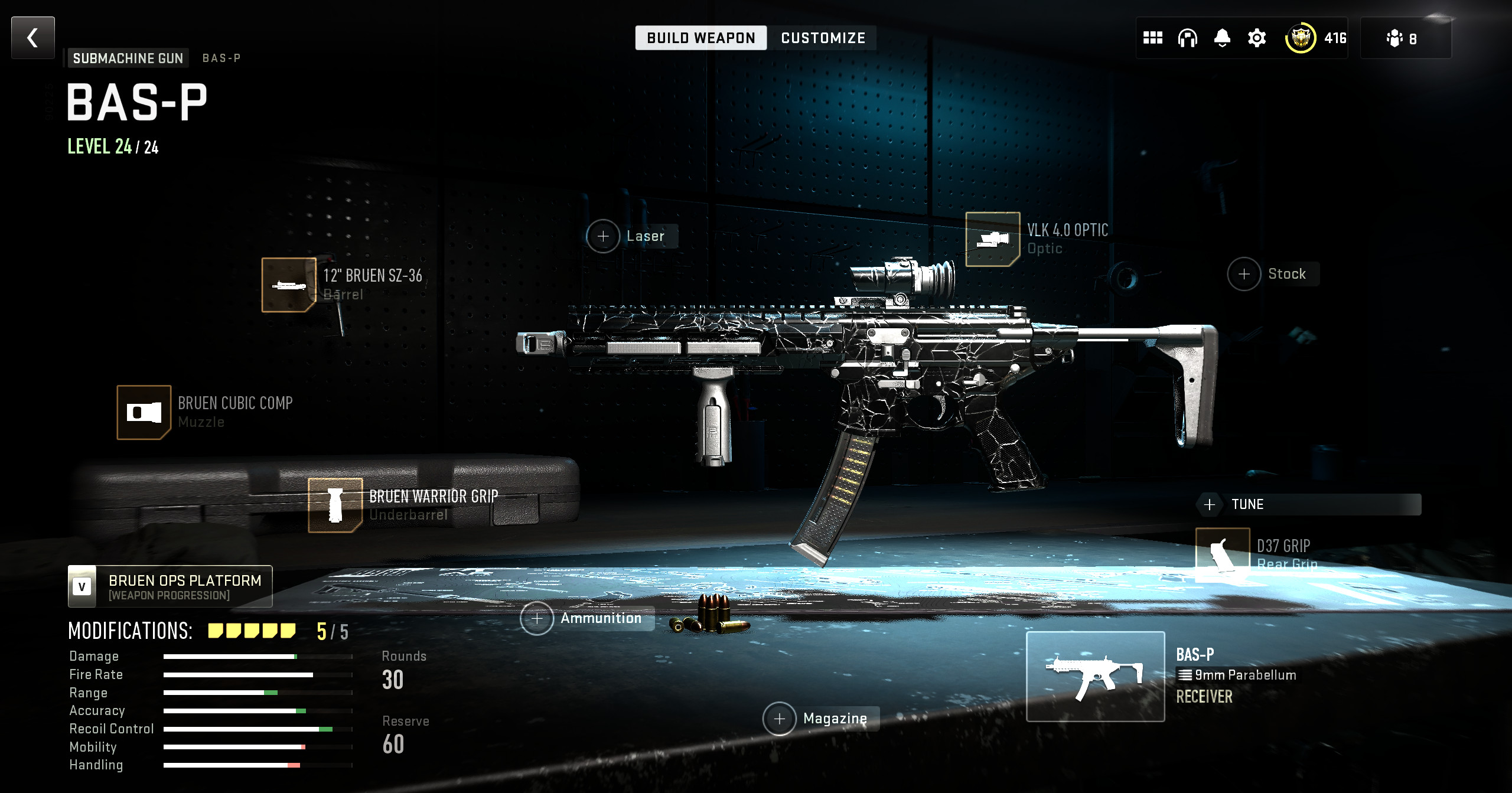Screen dimensions: 1512x793
Task: Select the Build Weapon tab
Action: pyautogui.click(x=700, y=38)
